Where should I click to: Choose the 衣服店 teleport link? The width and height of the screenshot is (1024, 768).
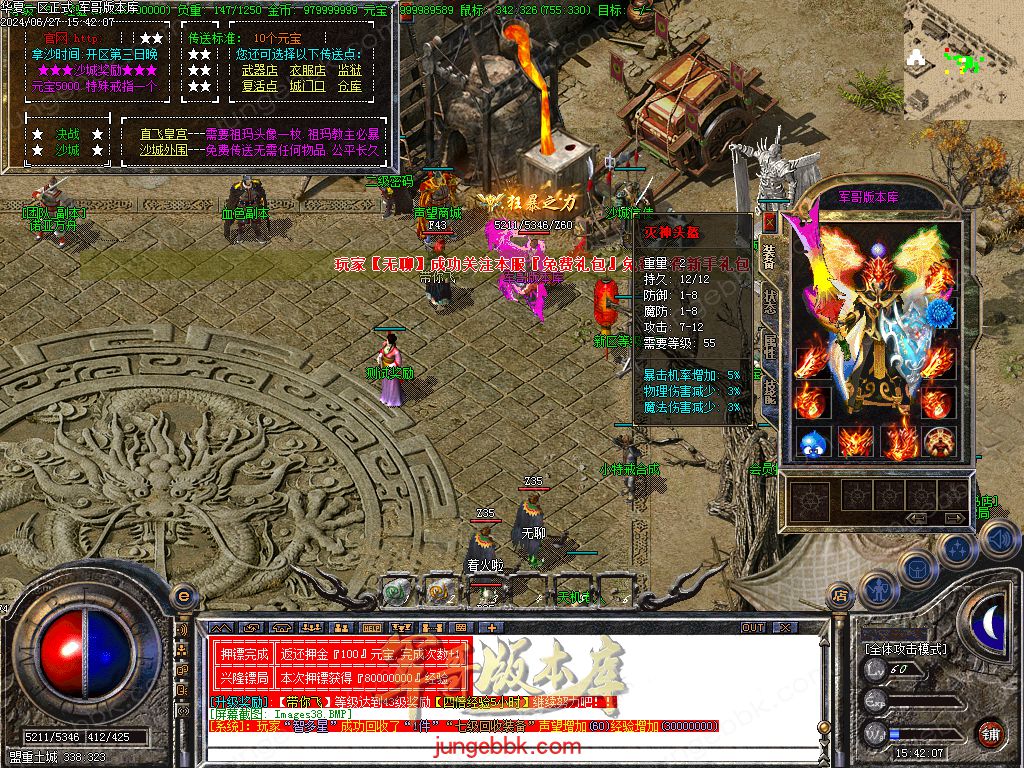click(307, 71)
